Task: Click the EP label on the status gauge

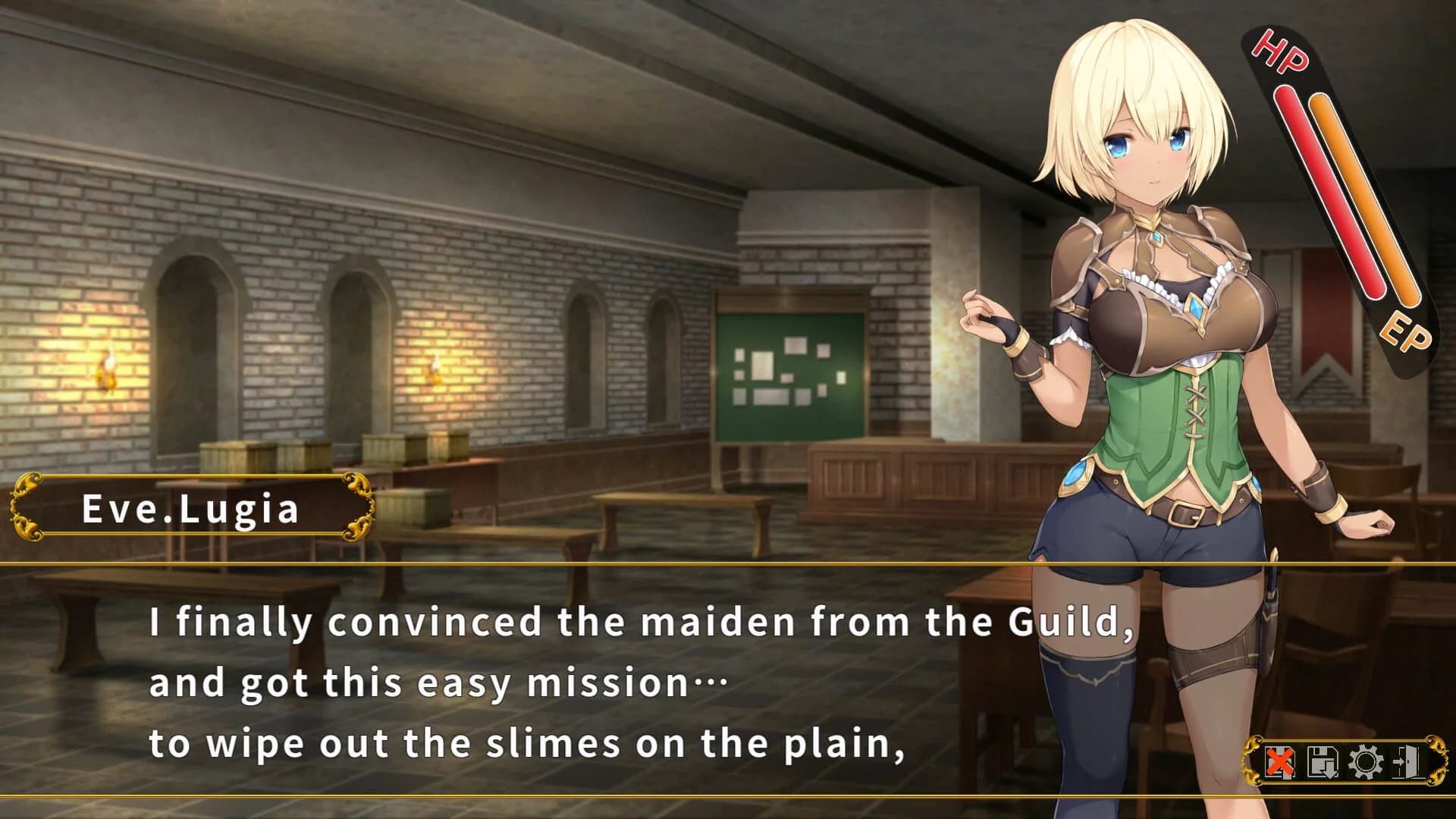Action: [1407, 331]
